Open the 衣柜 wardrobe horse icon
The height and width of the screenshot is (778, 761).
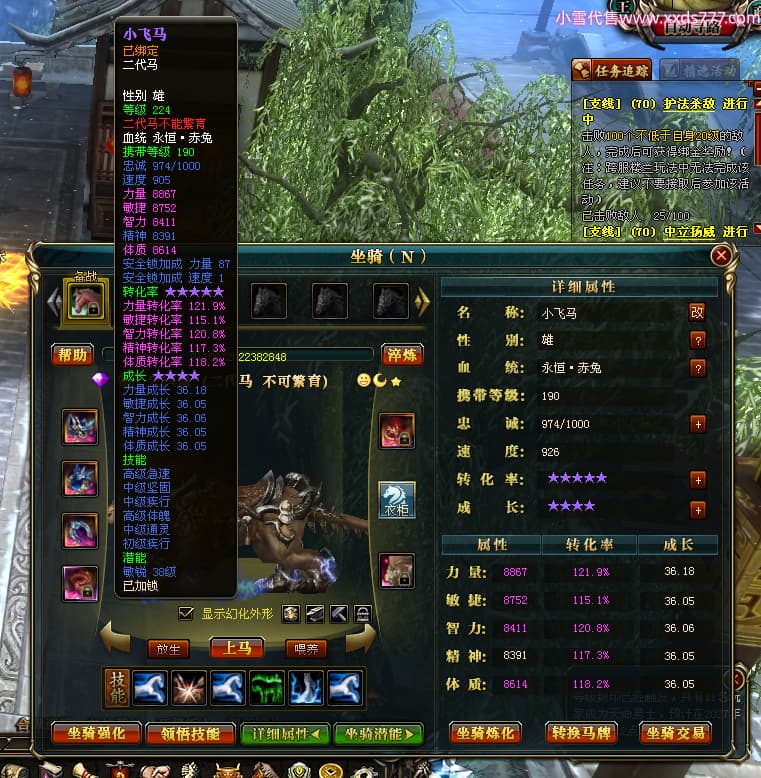click(x=397, y=500)
